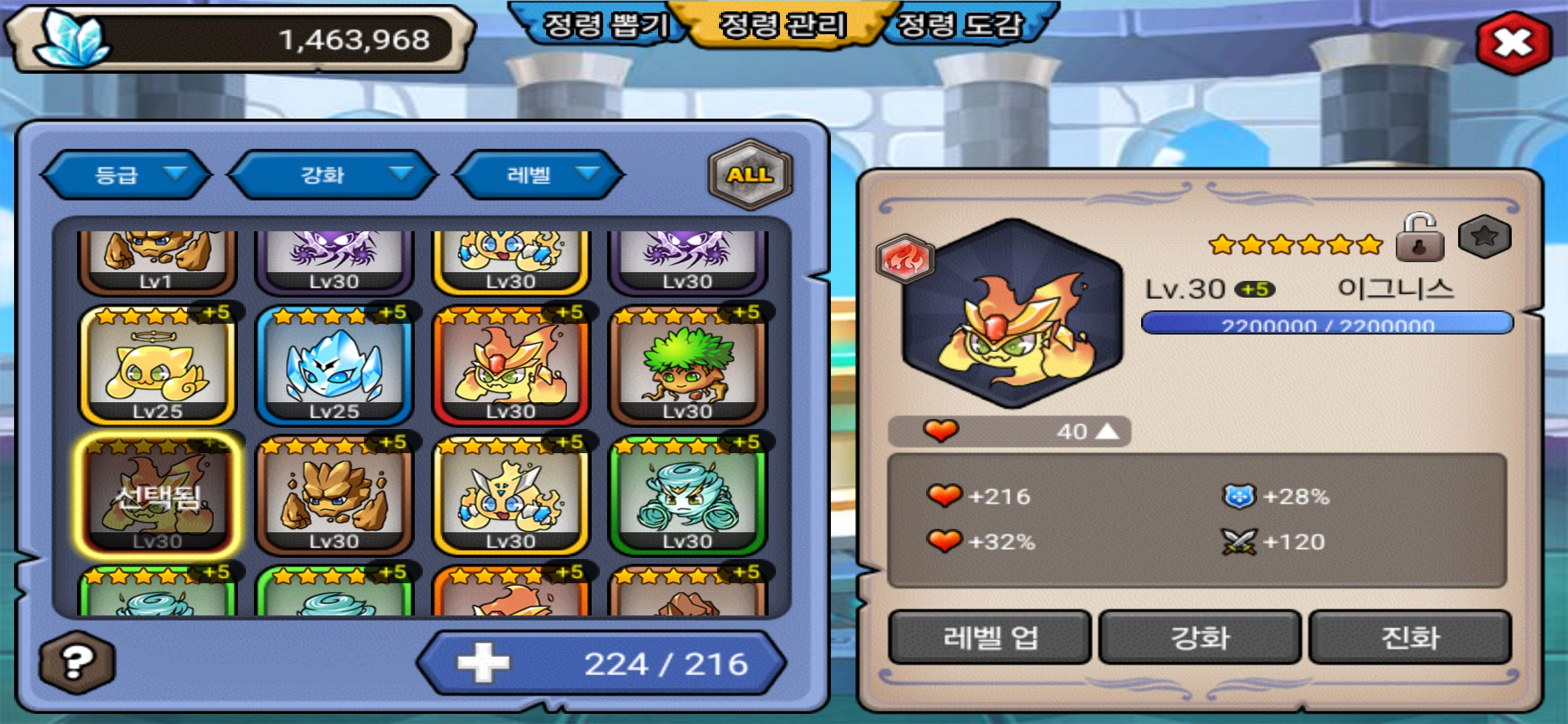Open 강화 enhancement for the selected spirit
The image size is (1568, 724).
[1199, 637]
